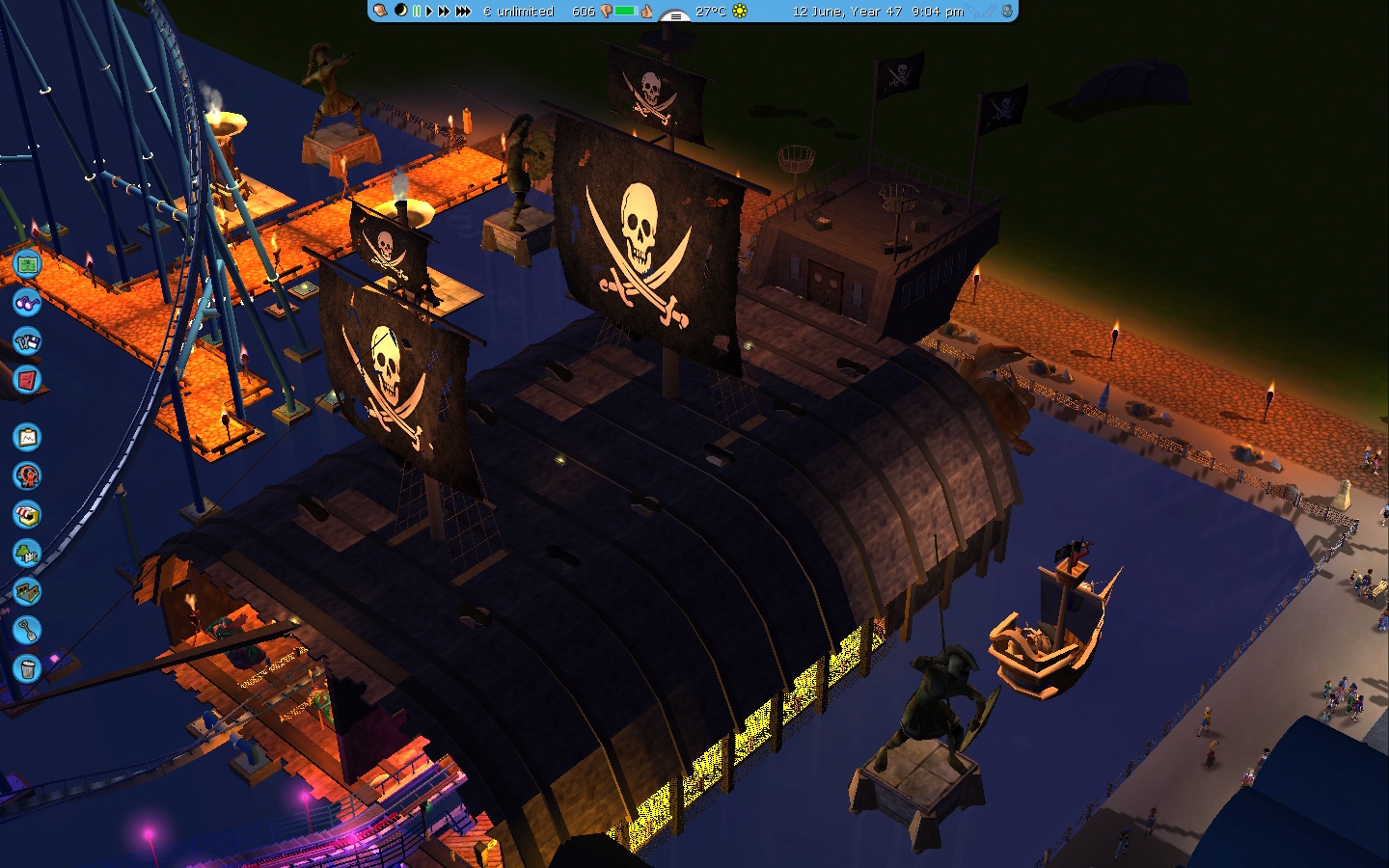This screenshot has height=868, width=1389.
Task: Set game speed to double fast-forward
Action: [444, 12]
